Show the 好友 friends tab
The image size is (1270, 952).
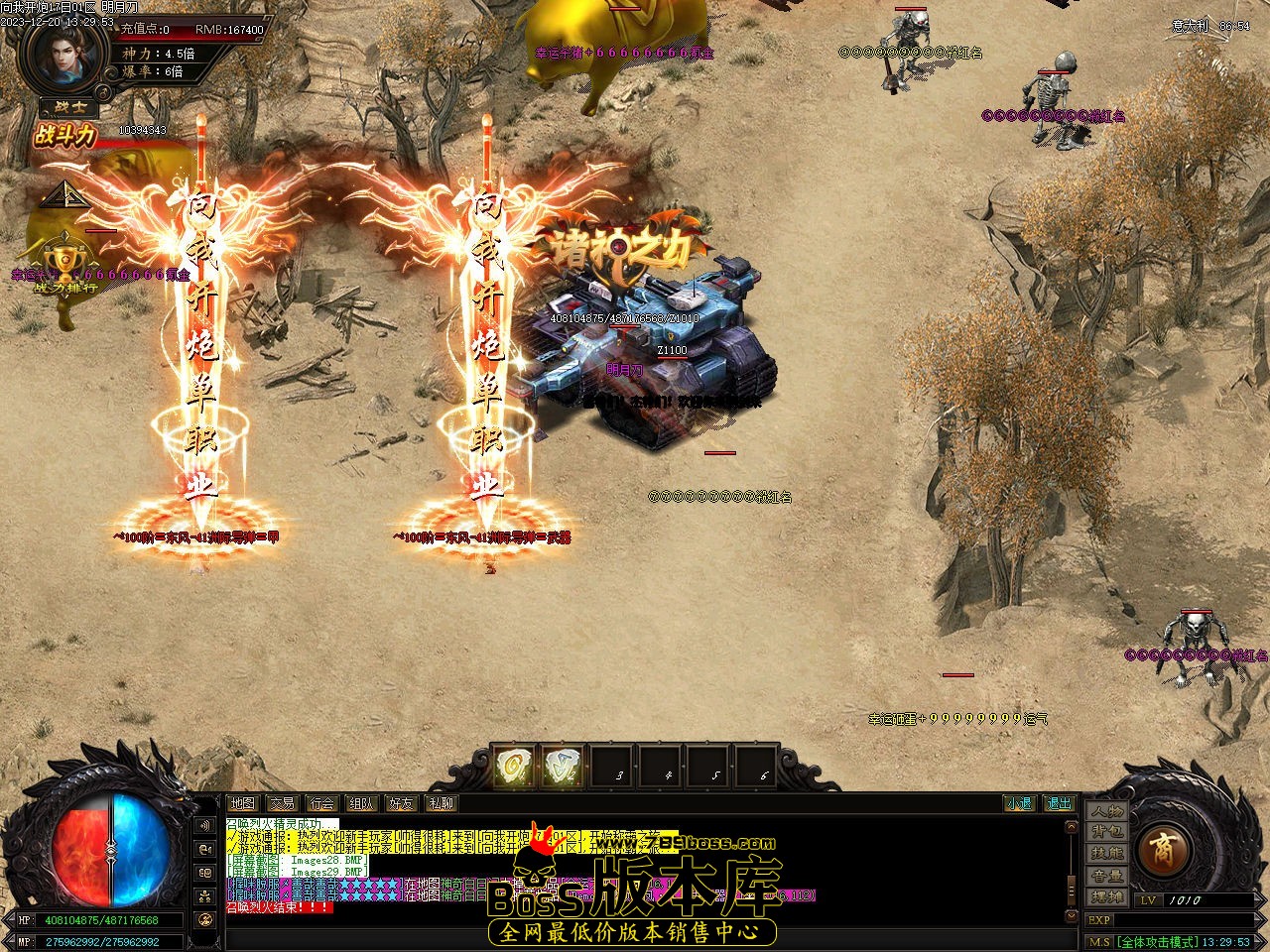point(402,803)
